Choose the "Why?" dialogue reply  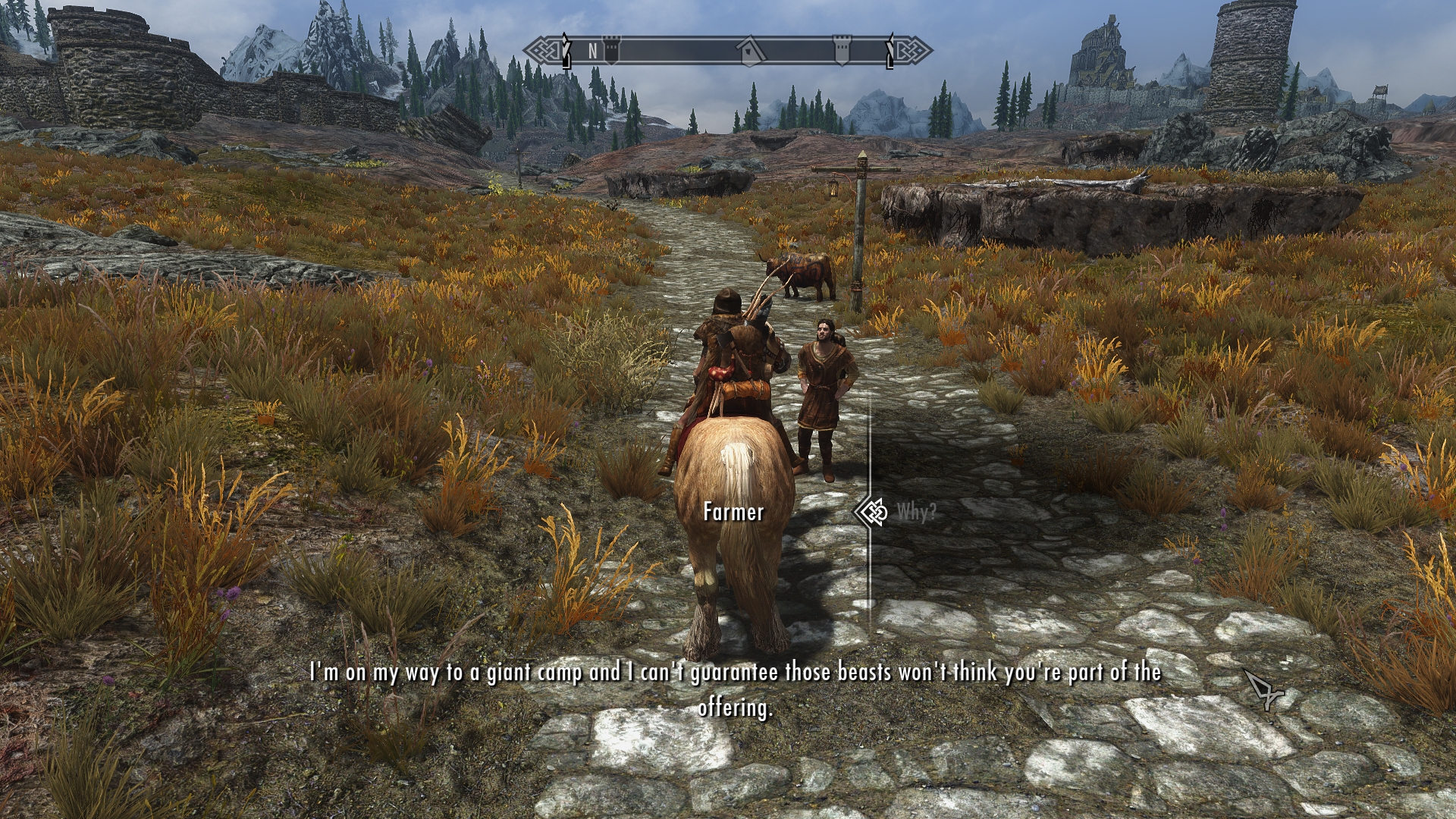point(916,513)
